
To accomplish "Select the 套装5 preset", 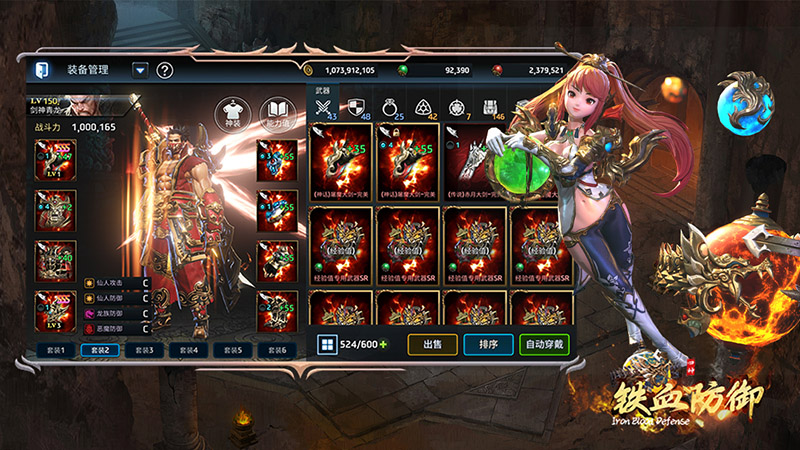I will 232,350.
